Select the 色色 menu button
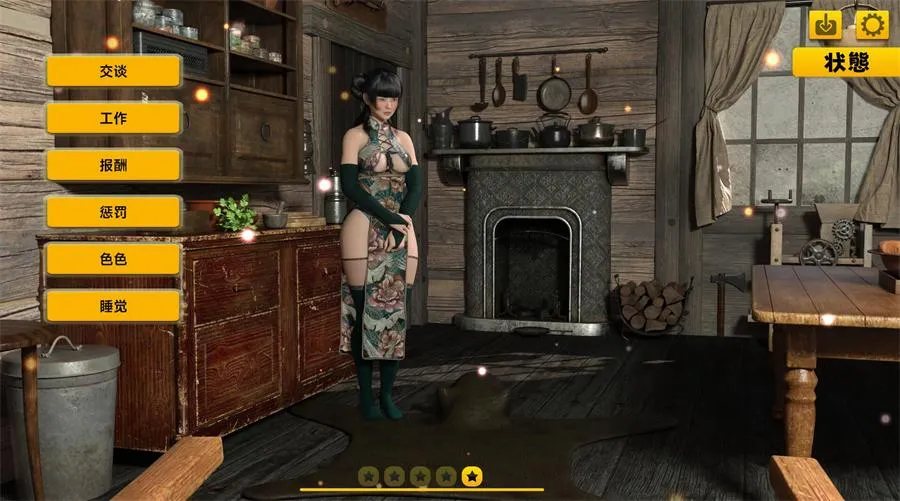Image resolution: width=900 pixels, height=501 pixels. coord(114,259)
